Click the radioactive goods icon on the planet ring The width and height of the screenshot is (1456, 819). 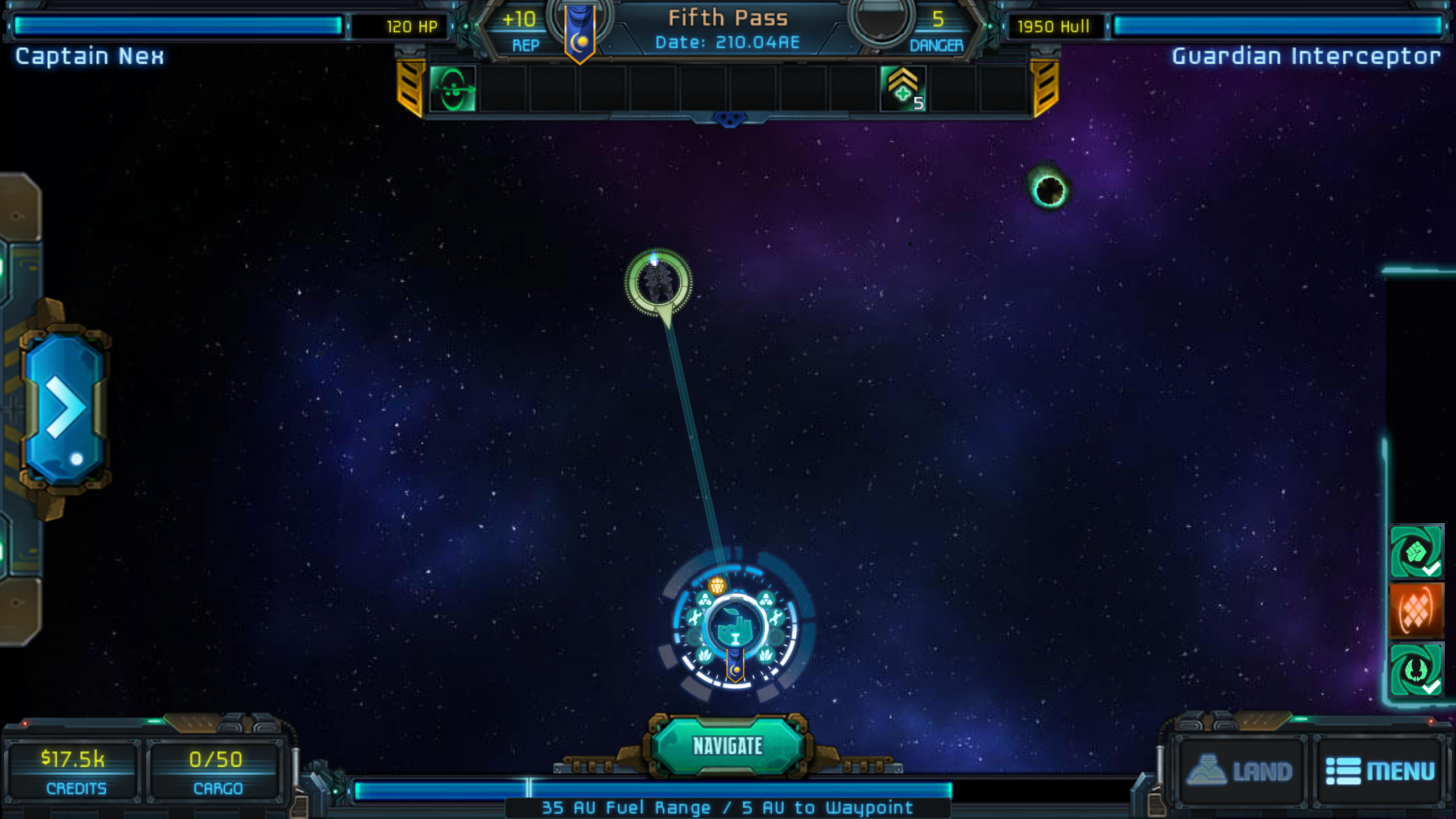705,599
